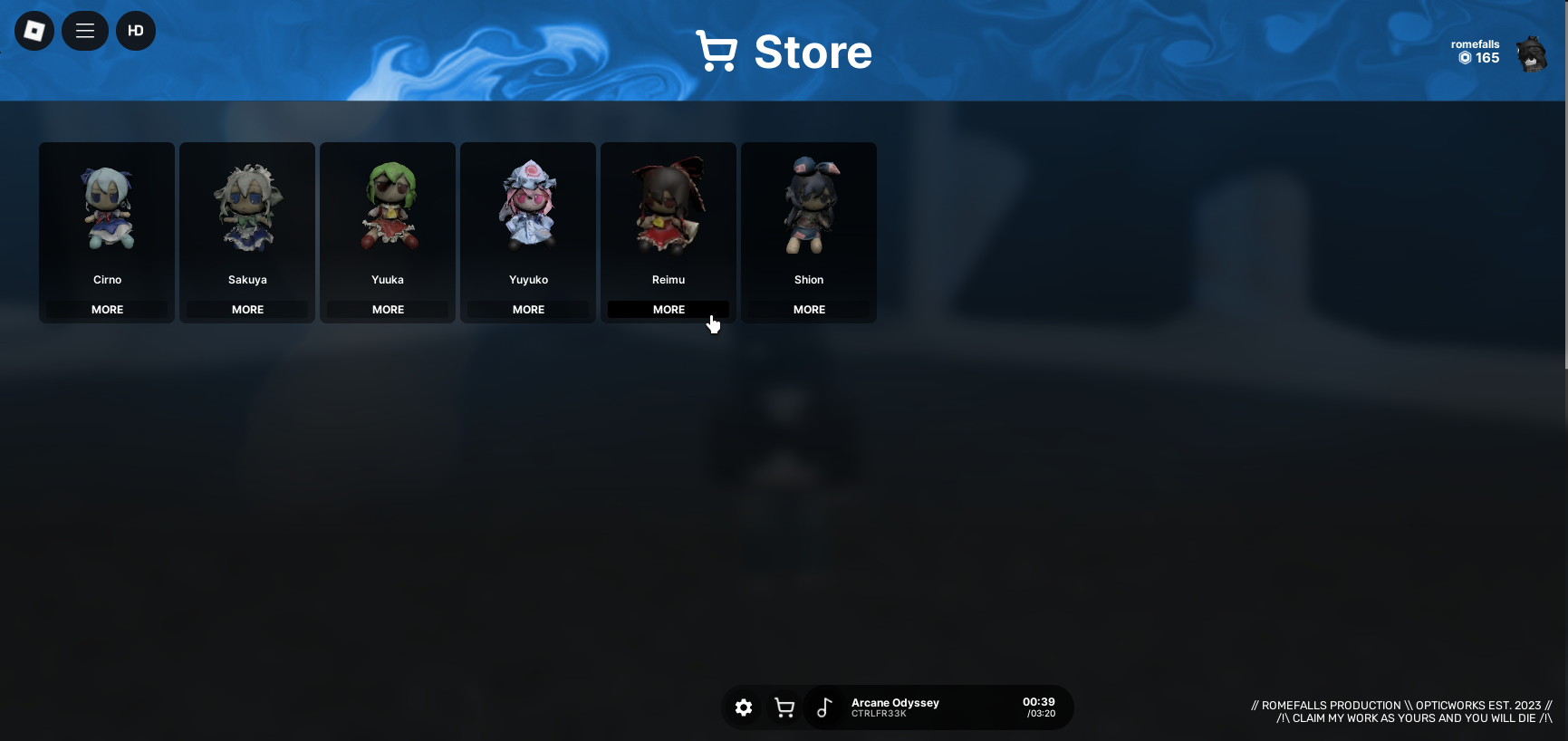Expand details with MORE under Shion
The height and width of the screenshot is (741, 1568).
[x=808, y=309]
